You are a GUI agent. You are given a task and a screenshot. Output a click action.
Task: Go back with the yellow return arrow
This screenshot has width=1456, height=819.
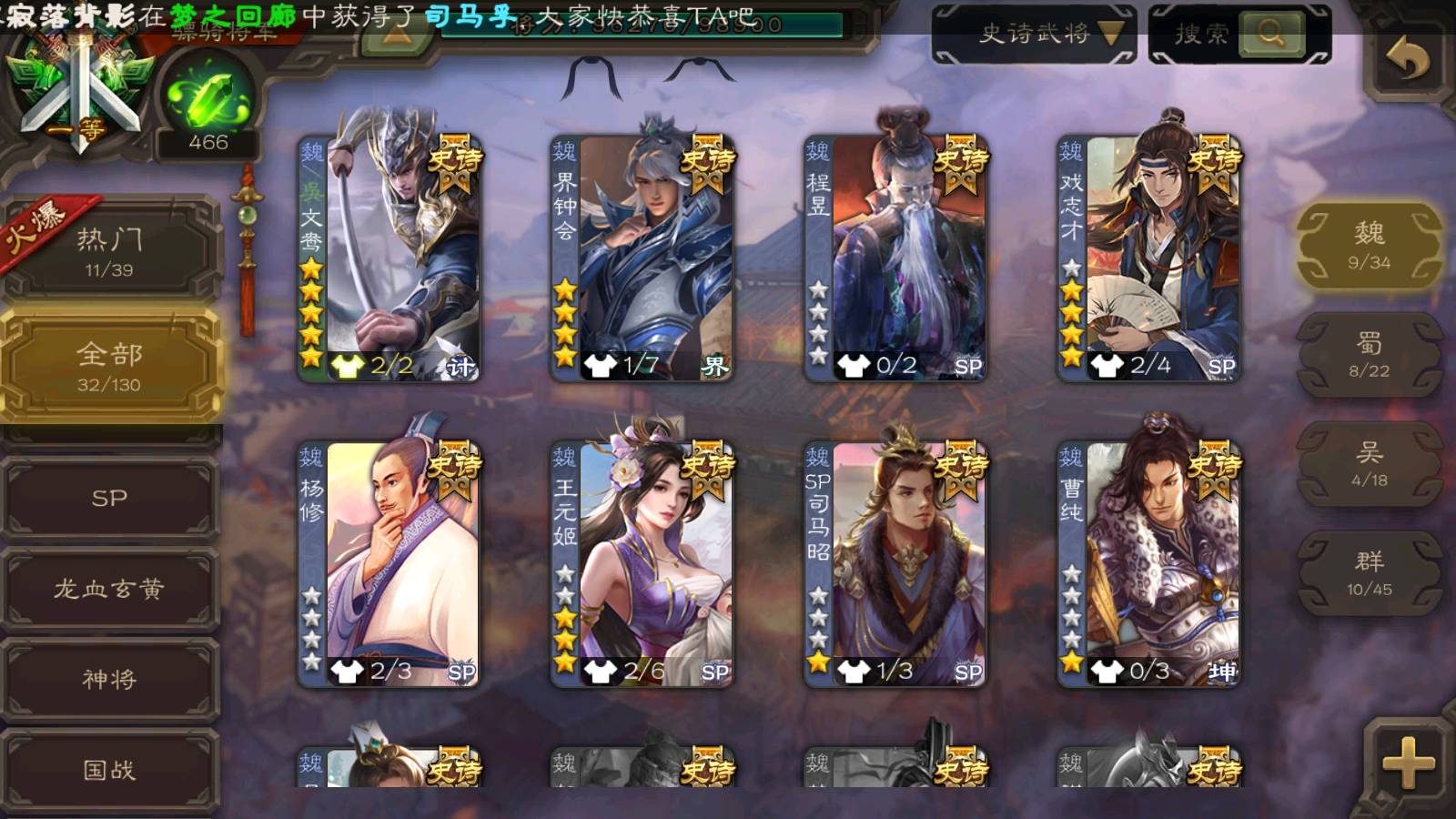pyautogui.click(x=1407, y=62)
